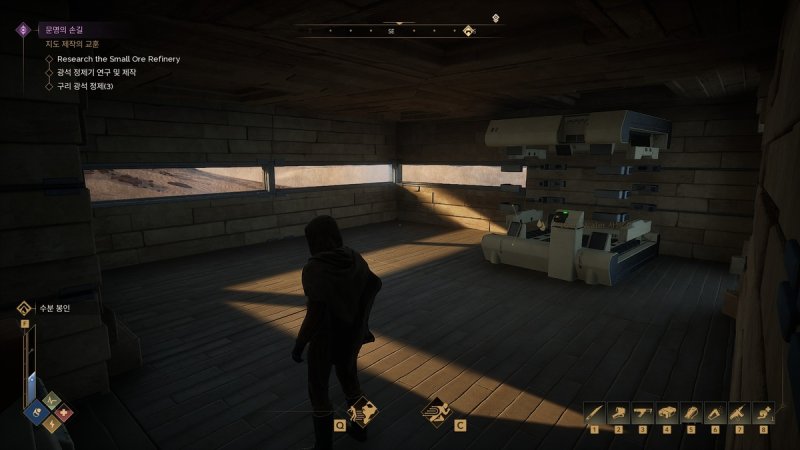
Task: Equip the gun in hotbar slot 3
Action: 642,412
